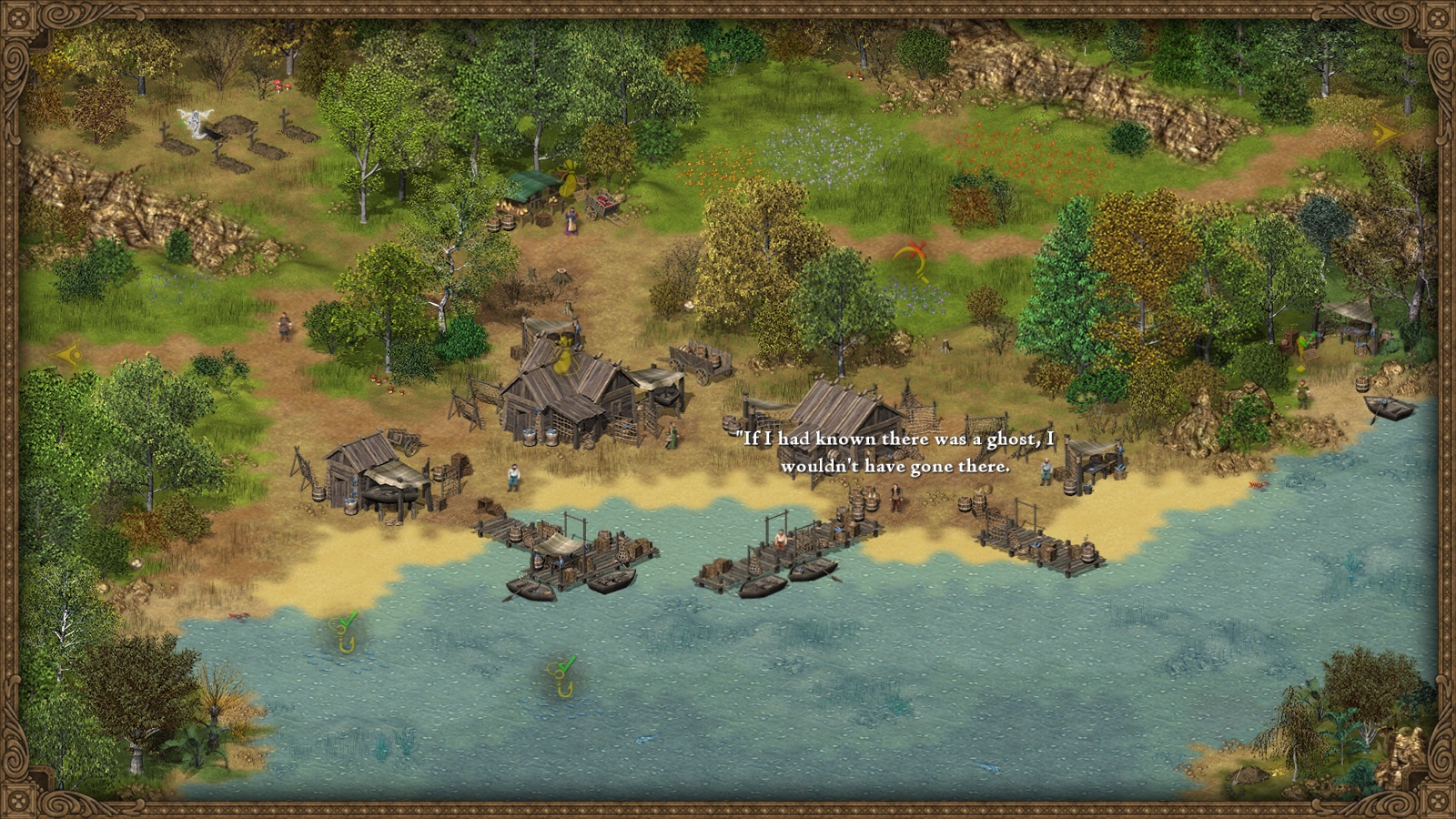Viewport: 1456px width, 819px height.
Task: Follow the yellow travel arrow pointing left
Action: (x=67, y=354)
